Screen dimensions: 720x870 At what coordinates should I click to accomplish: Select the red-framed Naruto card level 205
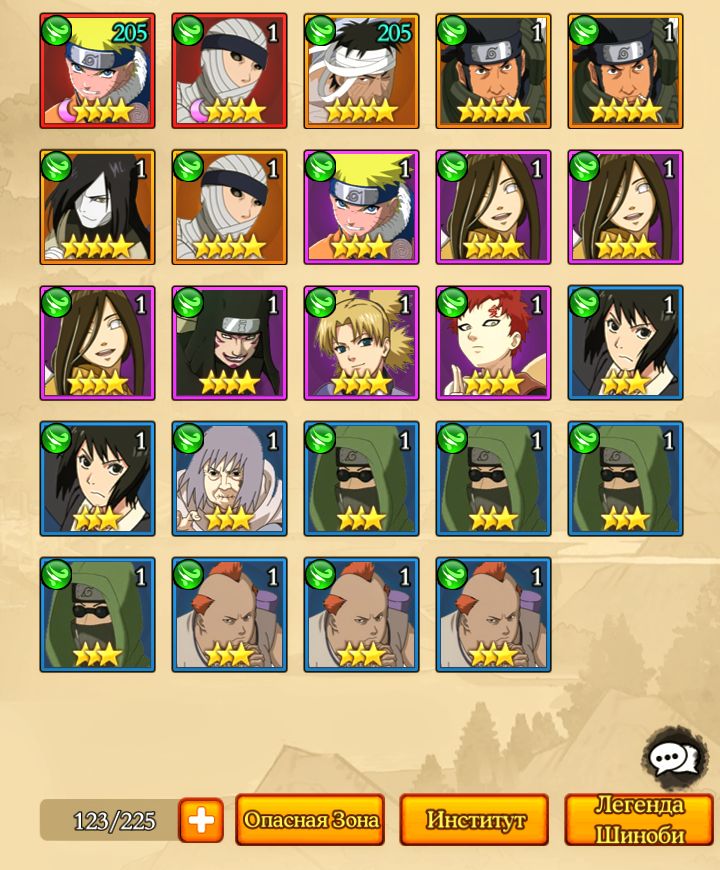click(x=97, y=71)
